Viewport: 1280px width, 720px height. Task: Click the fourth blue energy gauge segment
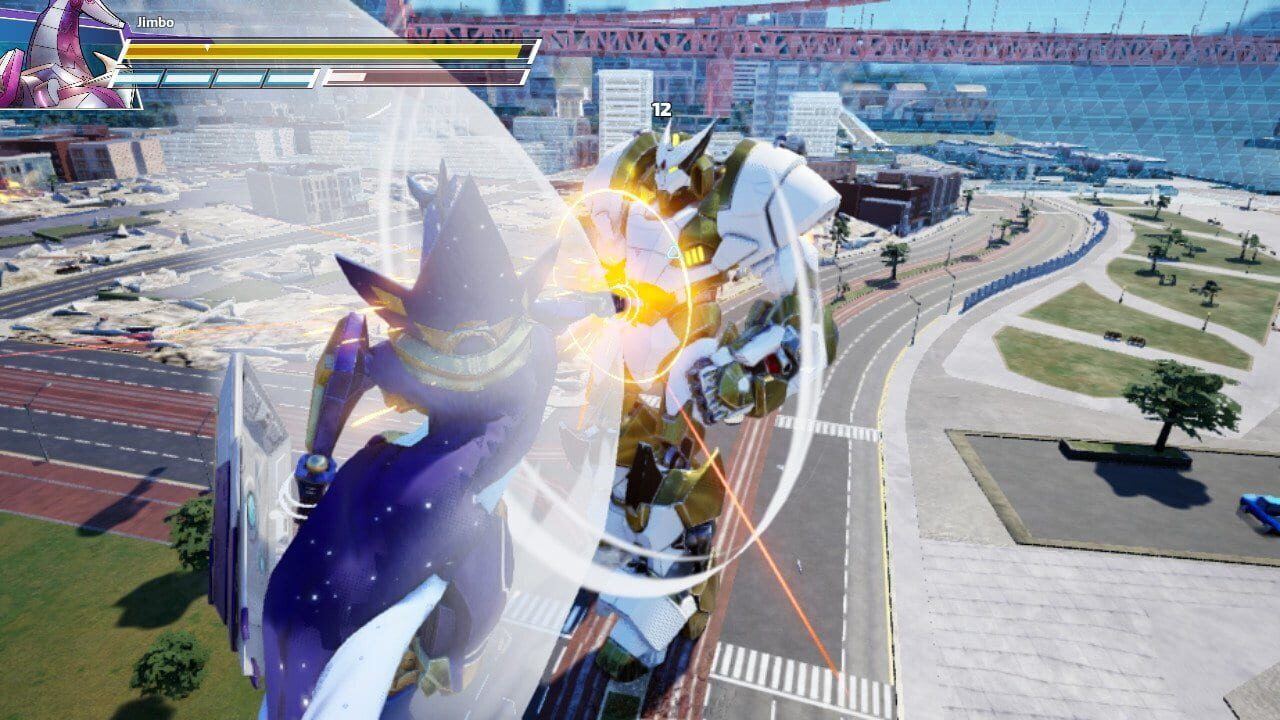[x=288, y=76]
